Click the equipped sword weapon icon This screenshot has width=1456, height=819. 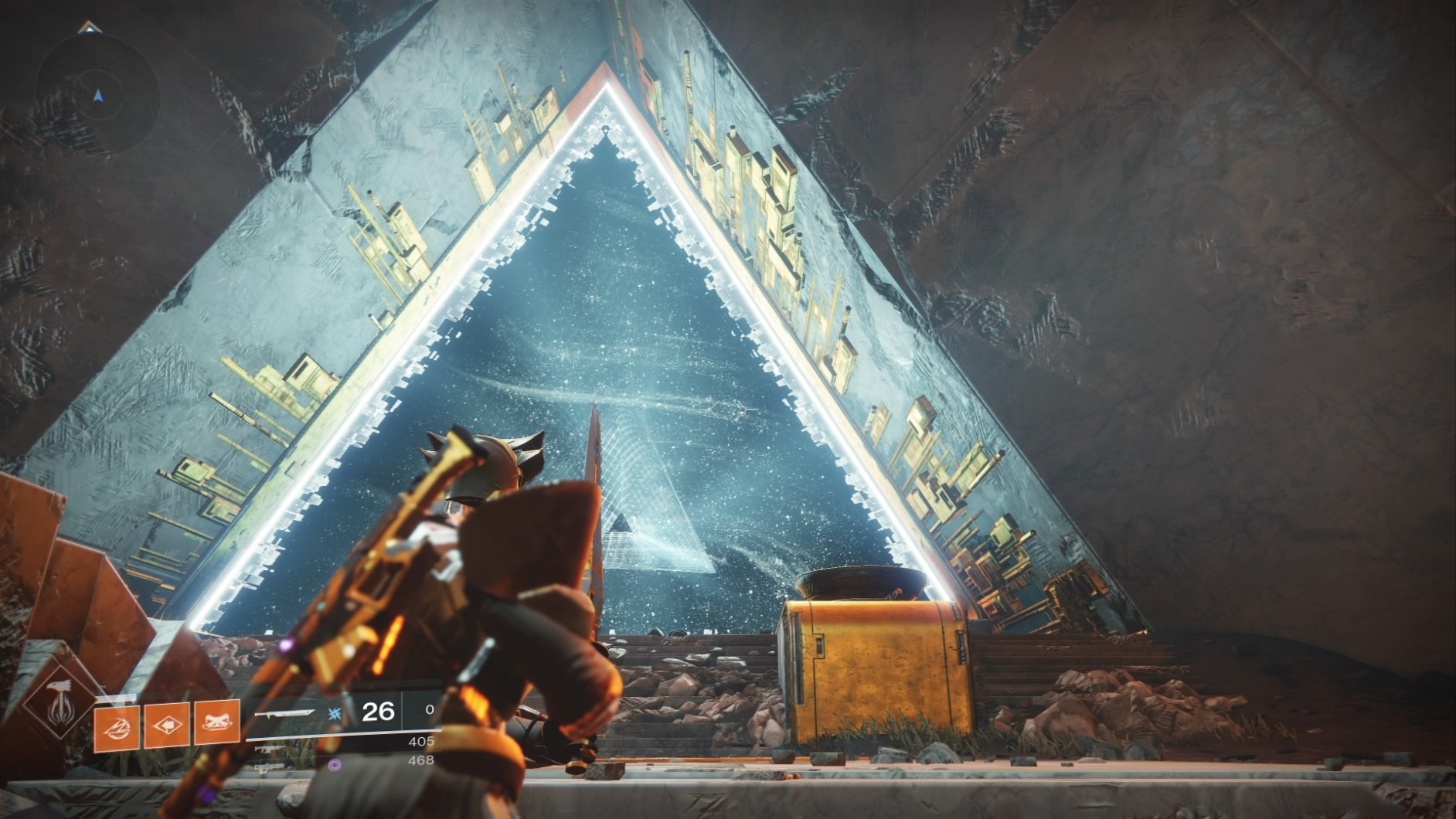[x=287, y=712]
